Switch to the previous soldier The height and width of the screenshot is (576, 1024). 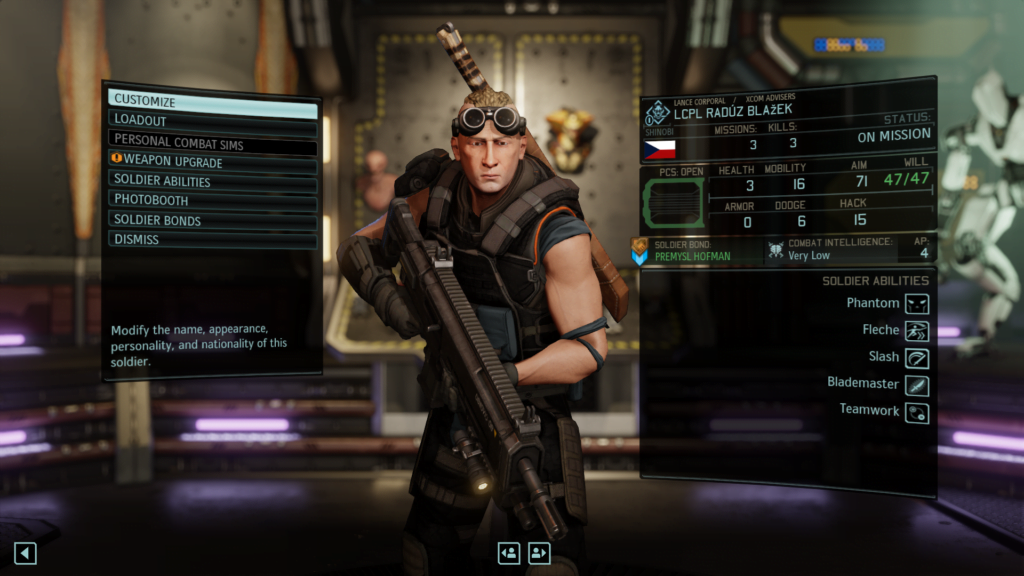(509, 553)
